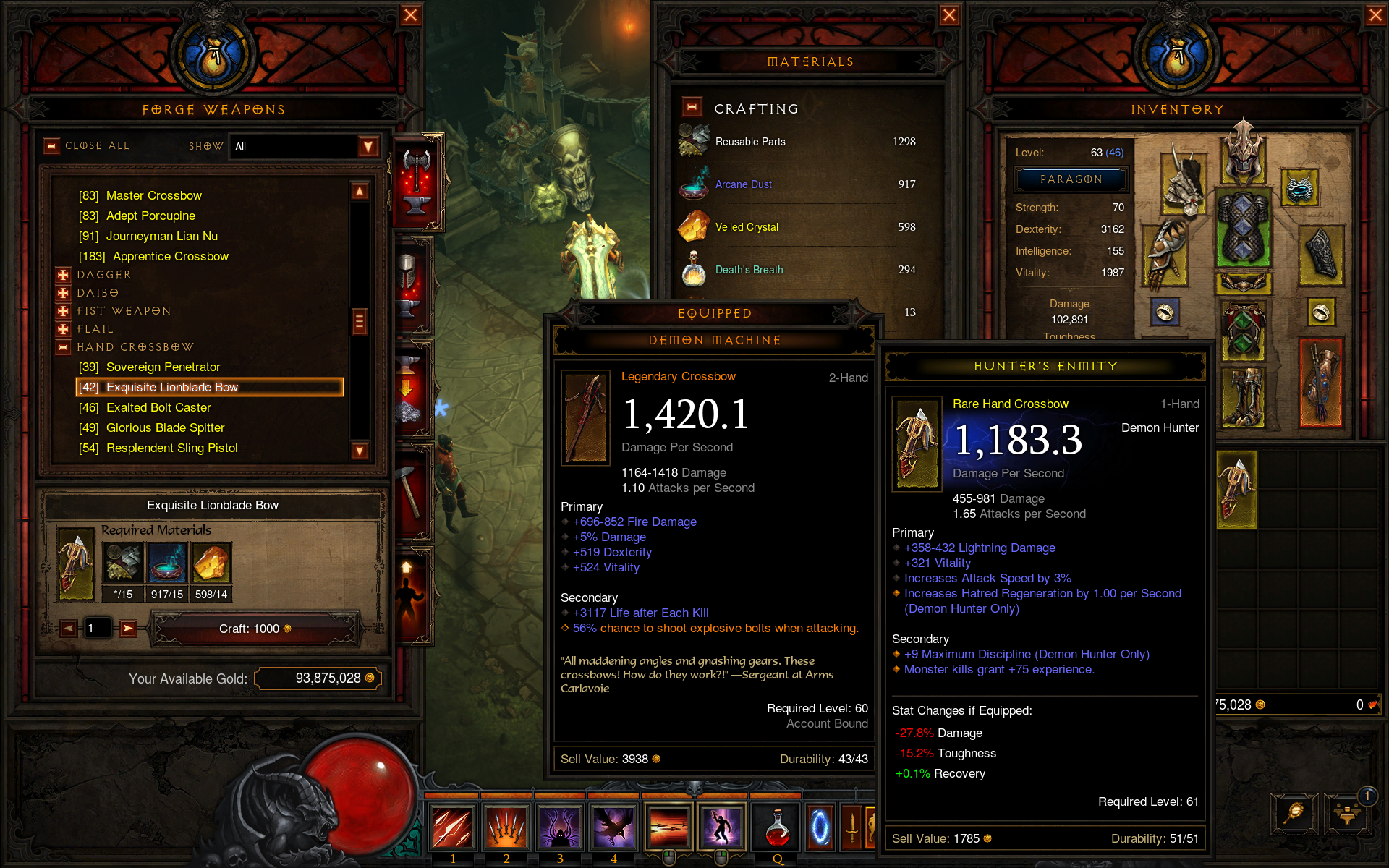
Task: Select the Resplendent Sling Pistol recipe
Action: (x=171, y=448)
